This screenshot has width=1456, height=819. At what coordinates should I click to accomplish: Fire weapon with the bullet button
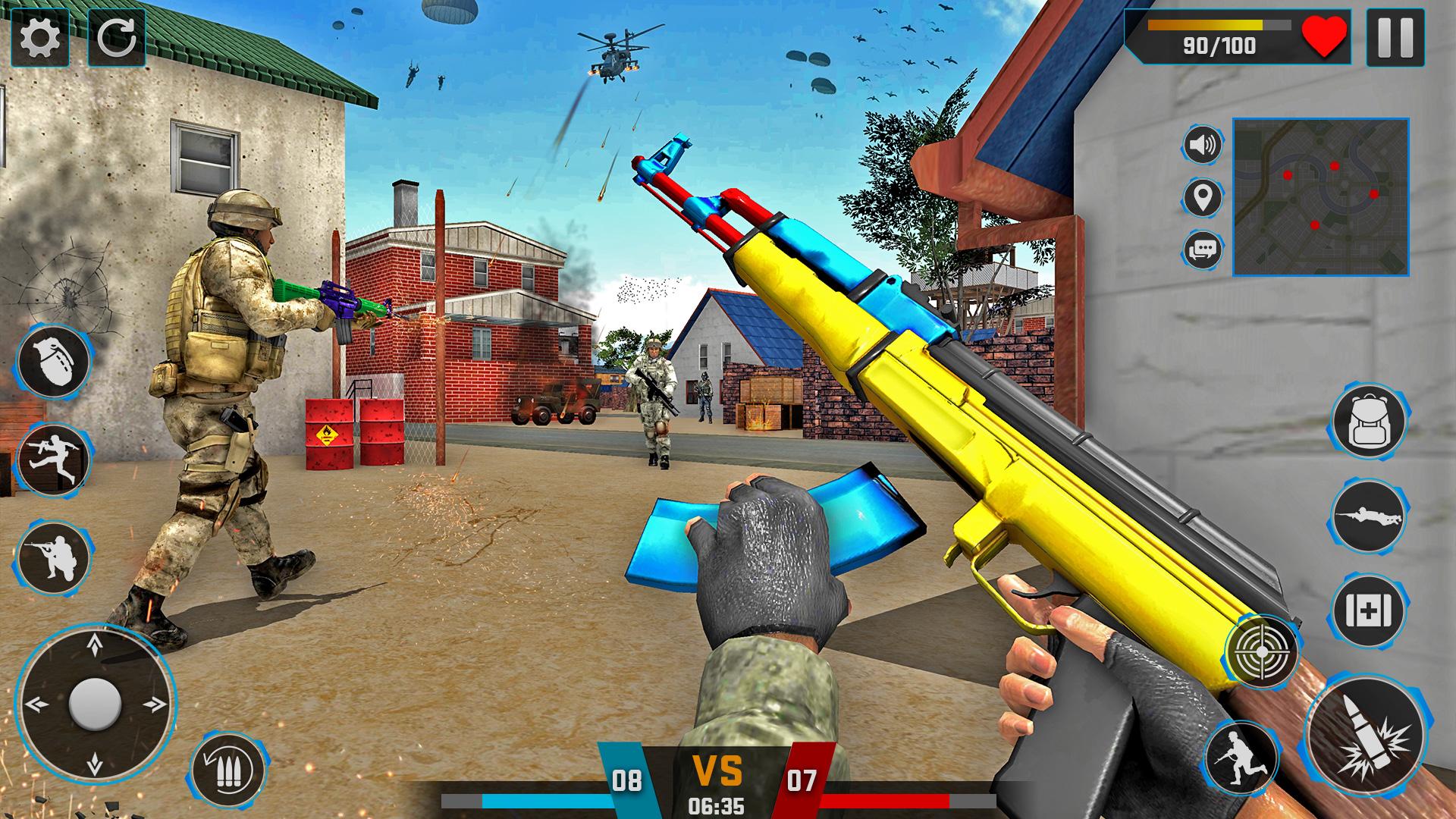tap(1365, 736)
